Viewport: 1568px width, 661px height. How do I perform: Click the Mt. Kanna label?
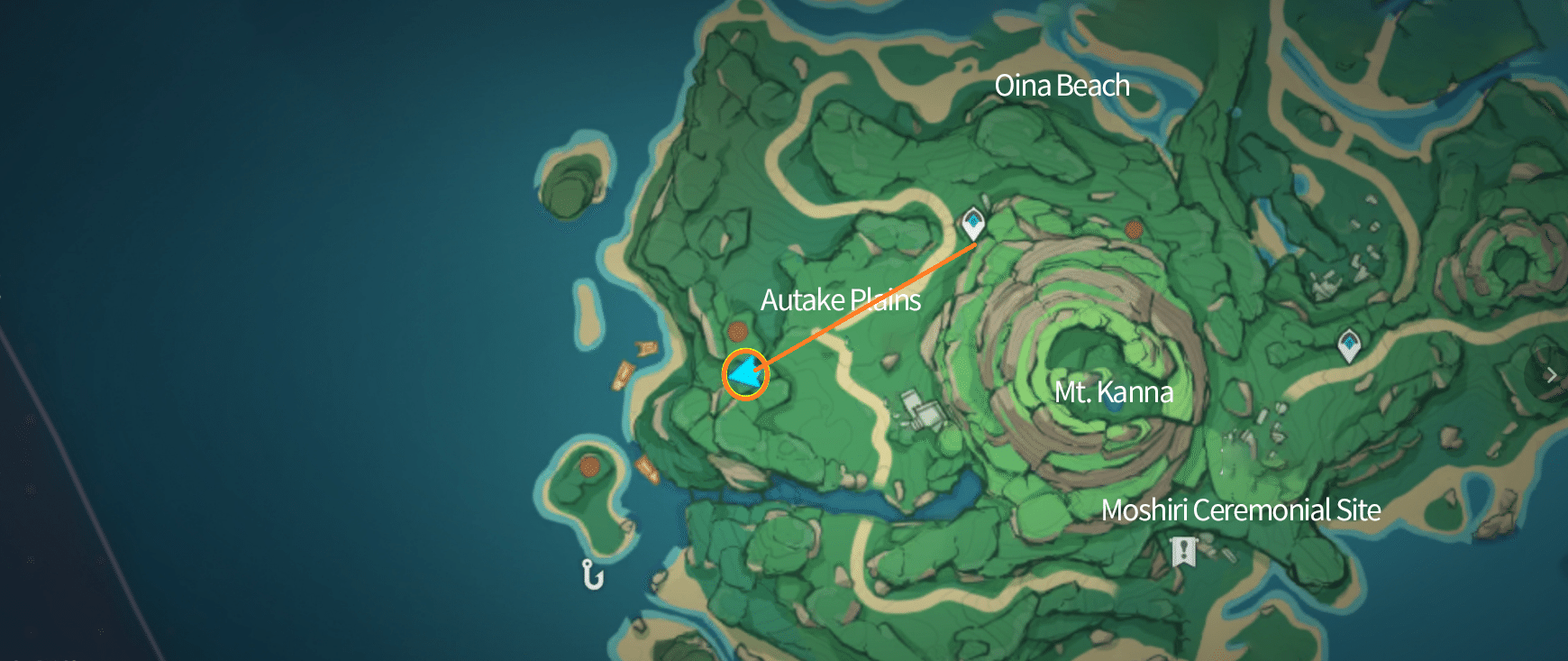(x=1115, y=391)
